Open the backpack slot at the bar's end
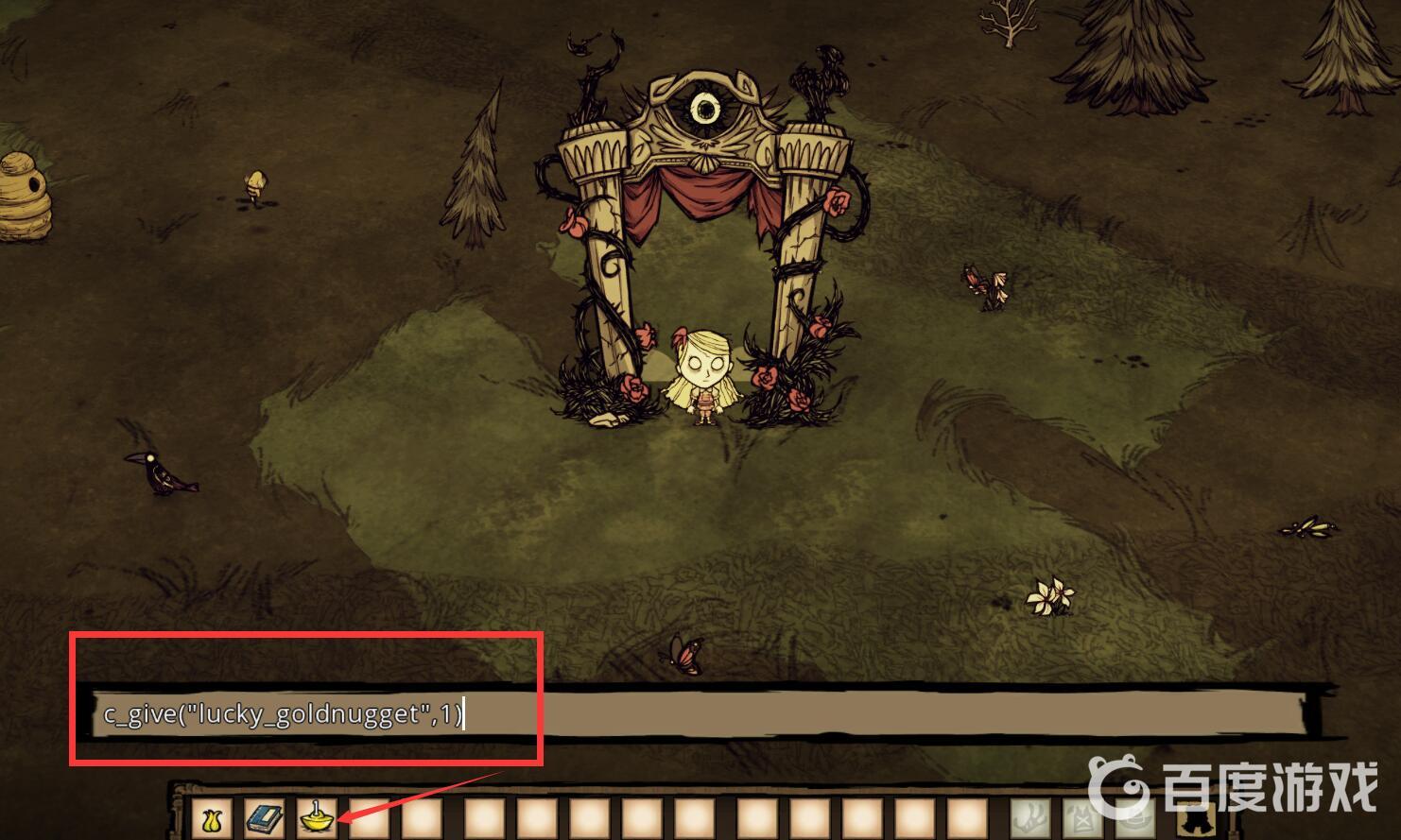Viewport: 1401px width, 840px height. 1195,820
